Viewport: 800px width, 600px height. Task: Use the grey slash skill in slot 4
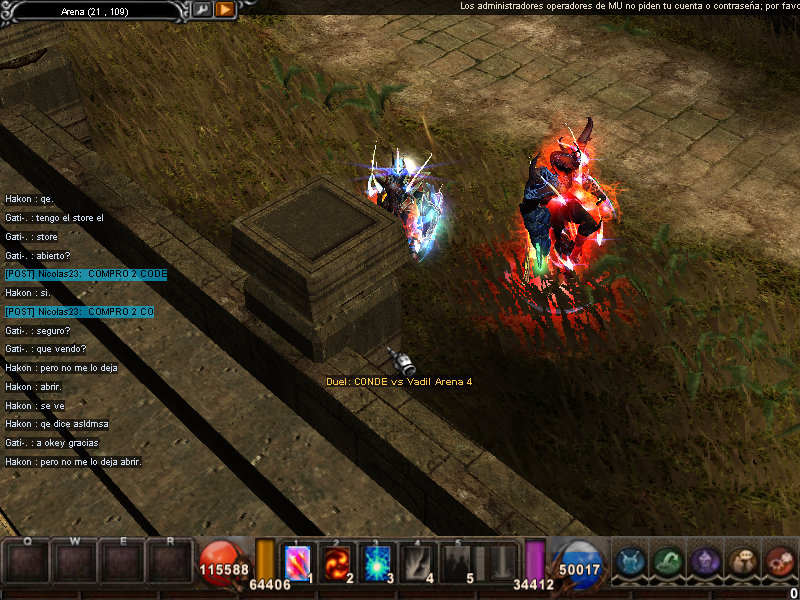416,562
